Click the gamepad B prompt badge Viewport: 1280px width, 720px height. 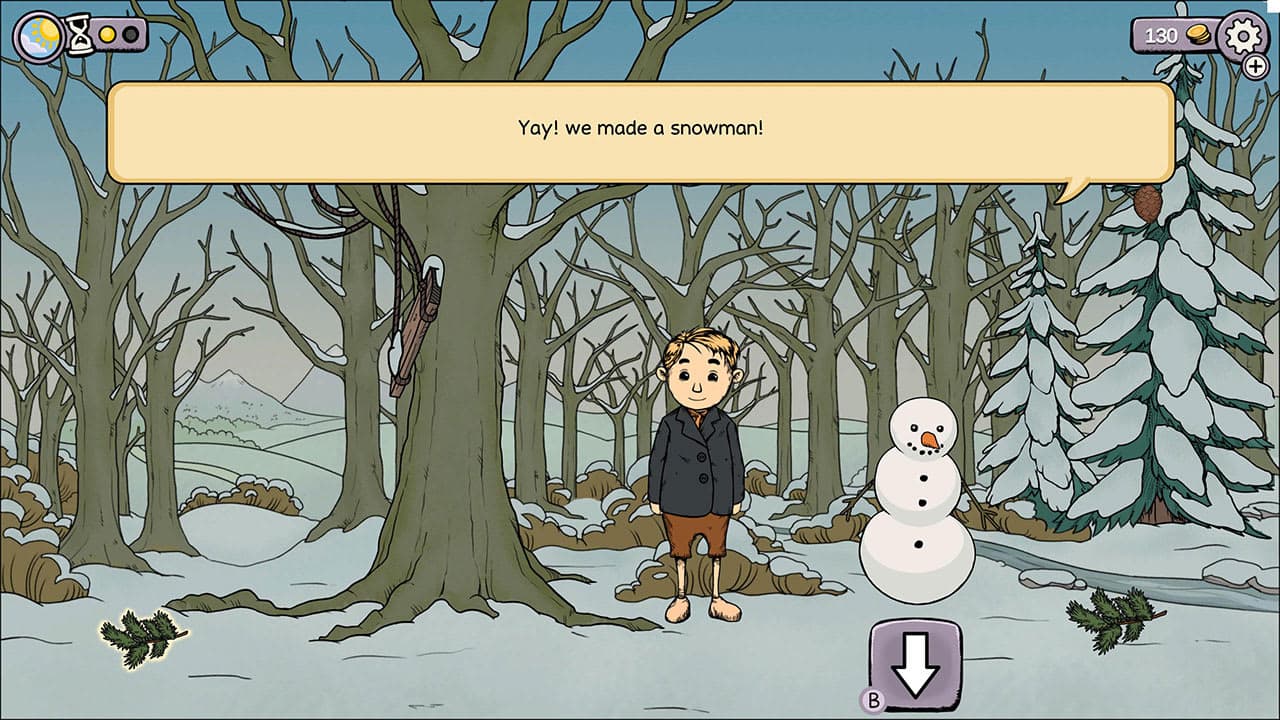pos(875,700)
